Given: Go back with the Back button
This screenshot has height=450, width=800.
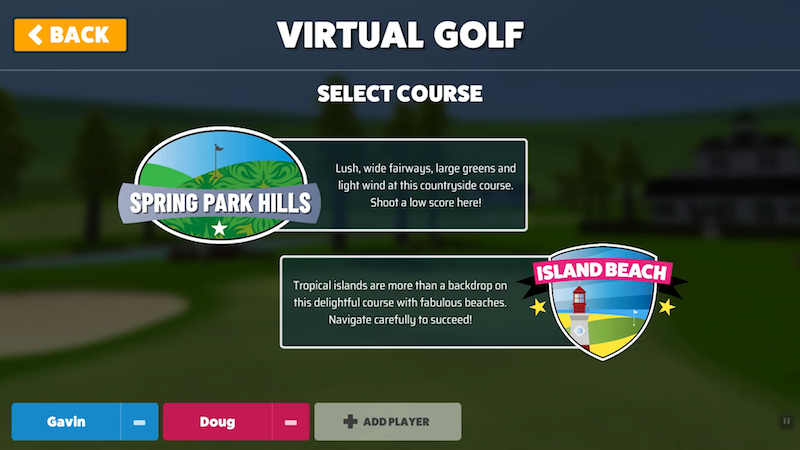Looking at the screenshot, I should [x=70, y=35].
